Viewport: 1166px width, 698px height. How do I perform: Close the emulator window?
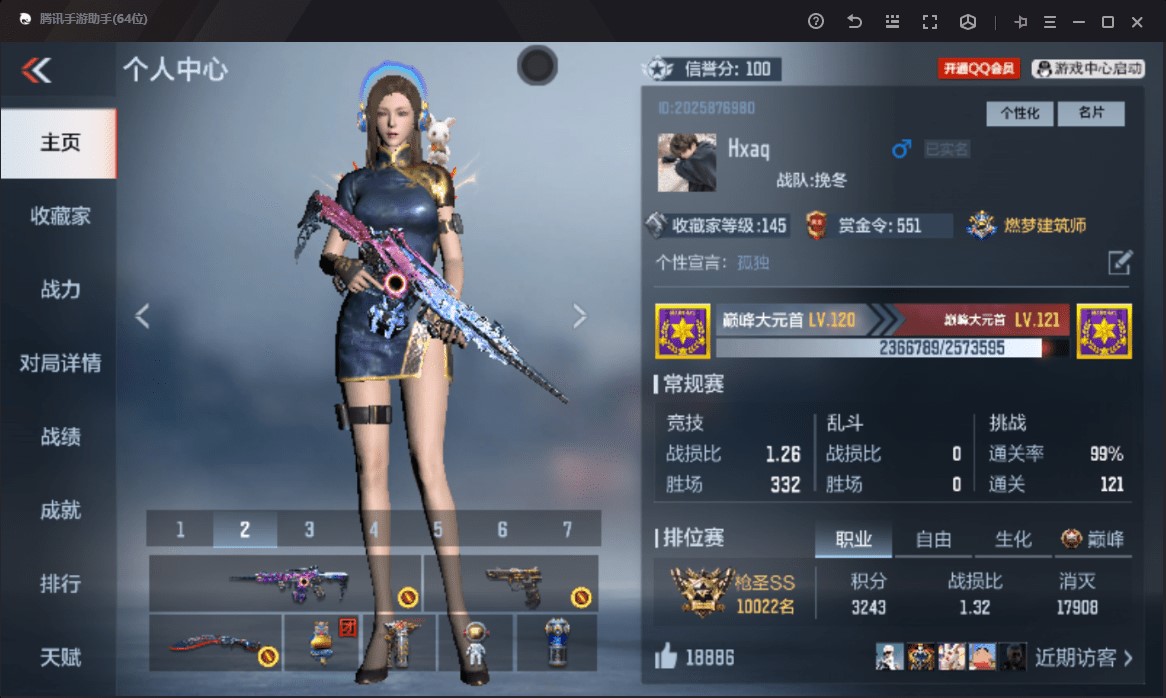click(1137, 22)
